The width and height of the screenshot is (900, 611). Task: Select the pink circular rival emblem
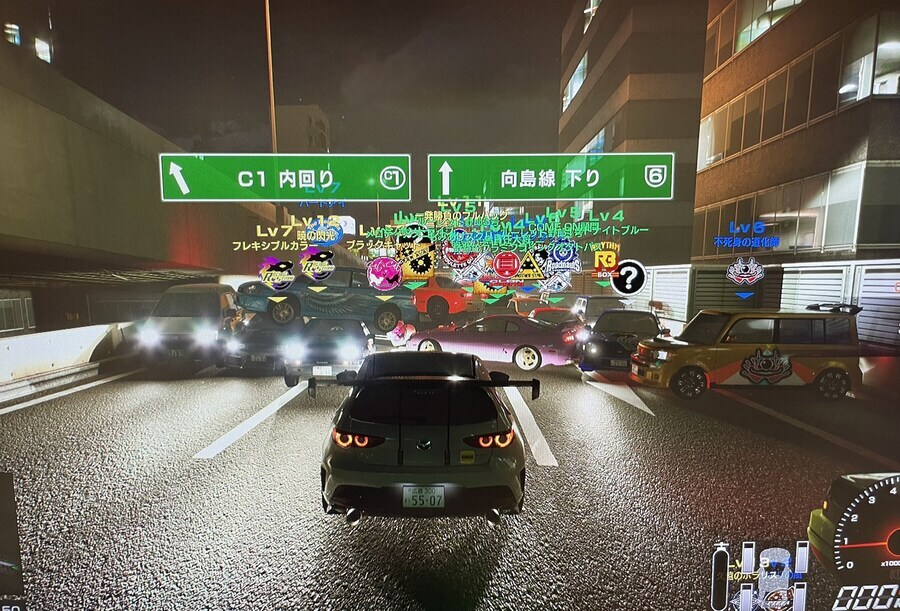click(384, 272)
